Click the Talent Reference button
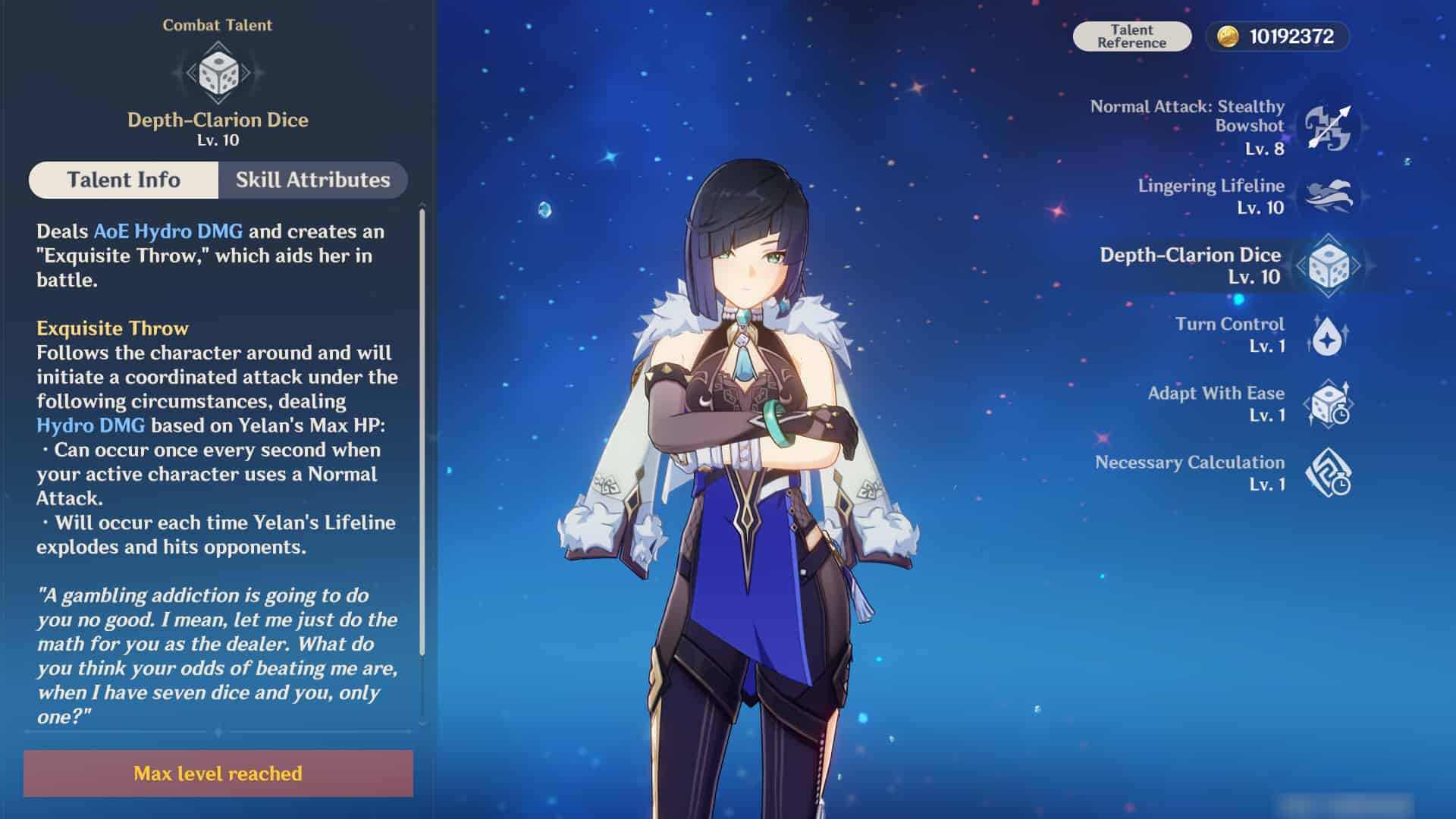This screenshot has height=819, width=1456. point(1131,36)
